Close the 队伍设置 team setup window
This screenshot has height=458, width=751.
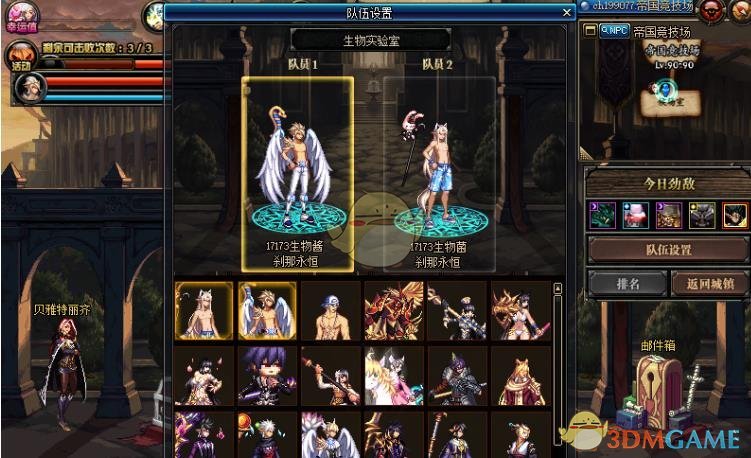[x=566, y=13]
